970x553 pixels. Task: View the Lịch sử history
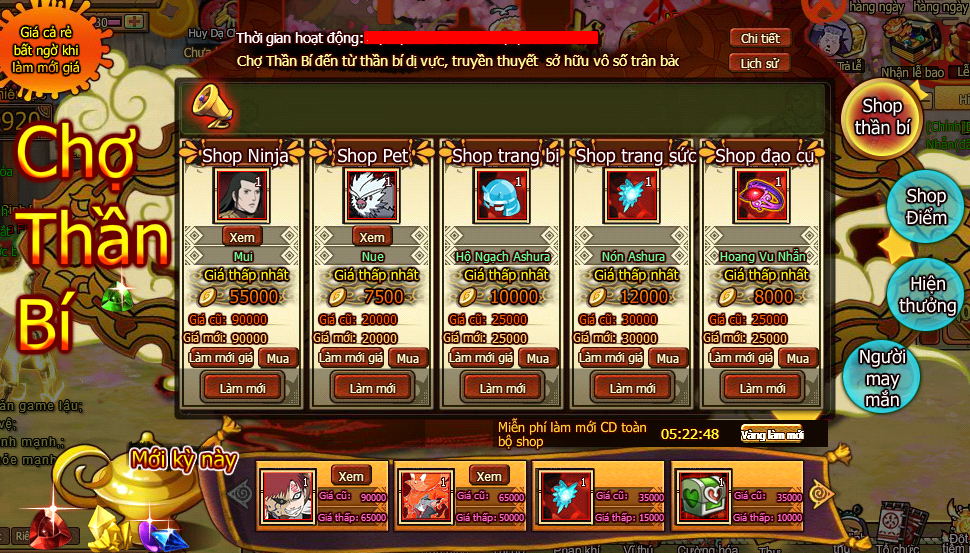[760, 63]
